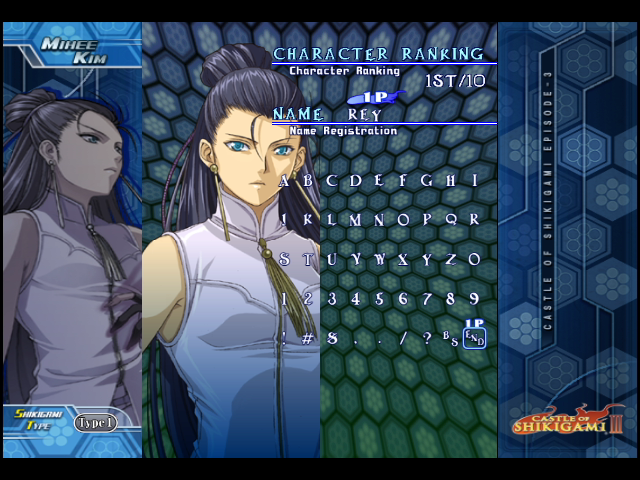
Task: Choose the letter X key
Action: [x=404, y=259]
